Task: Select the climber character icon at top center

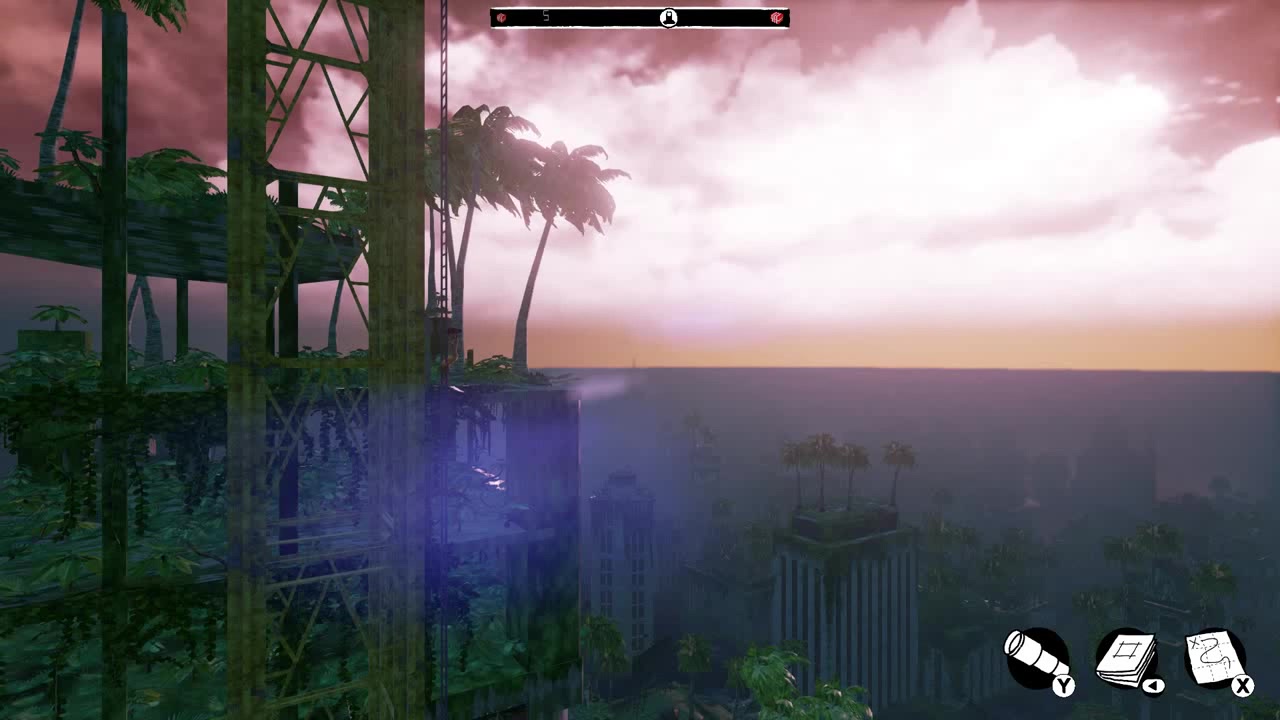Action: [x=669, y=16]
